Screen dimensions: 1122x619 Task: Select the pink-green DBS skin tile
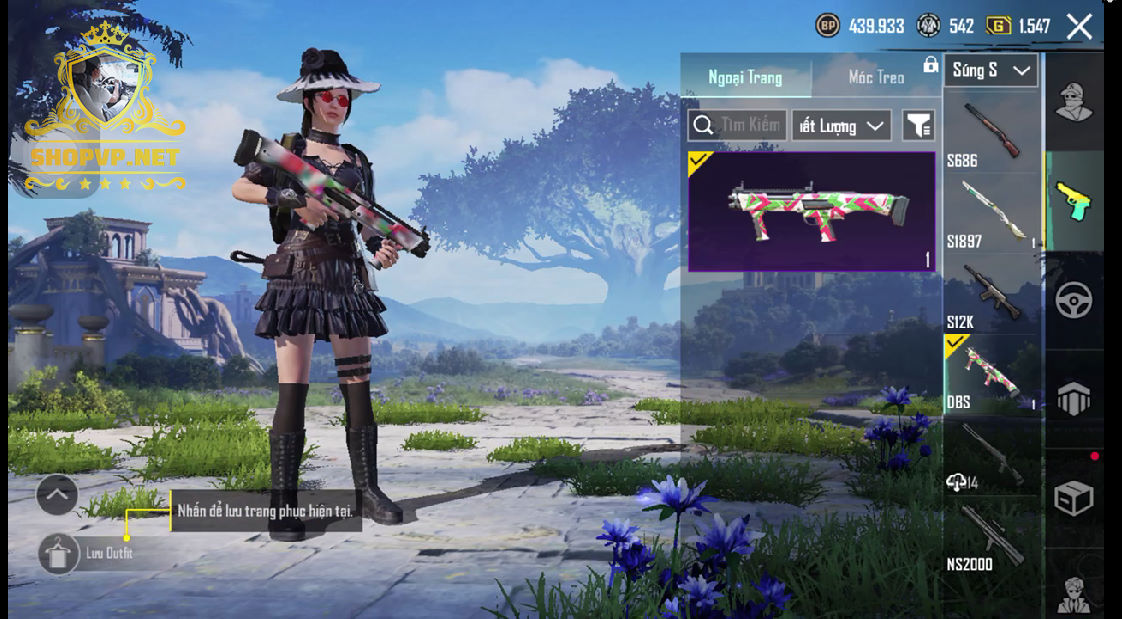coord(811,211)
